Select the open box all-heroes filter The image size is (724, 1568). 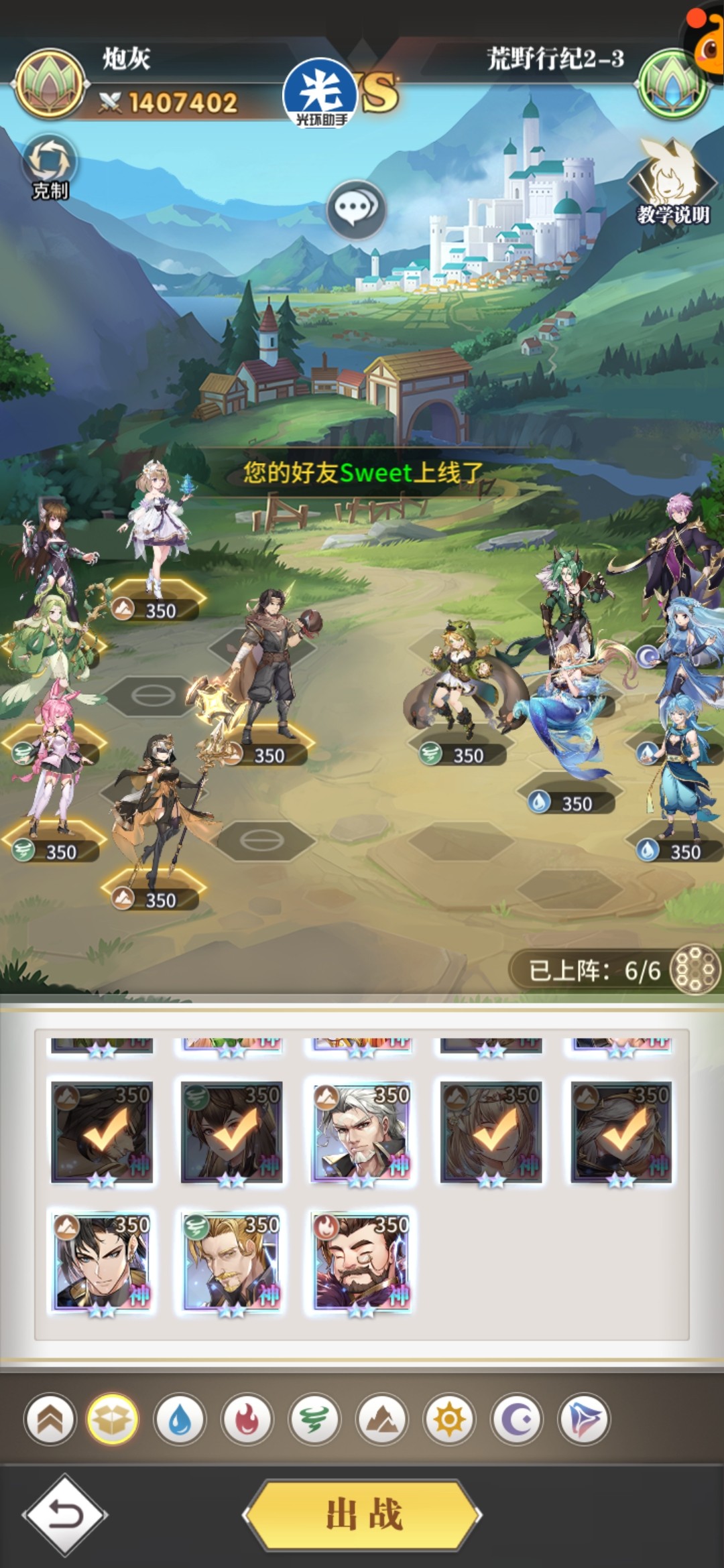point(113,1419)
